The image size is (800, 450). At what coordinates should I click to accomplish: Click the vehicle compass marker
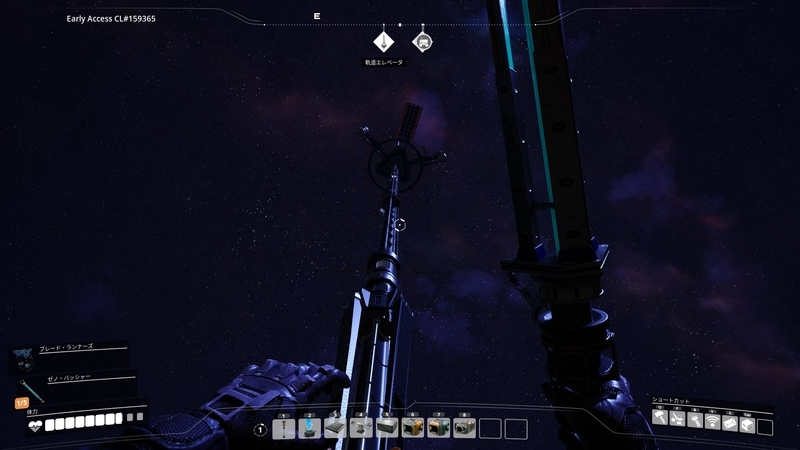point(423,42)
